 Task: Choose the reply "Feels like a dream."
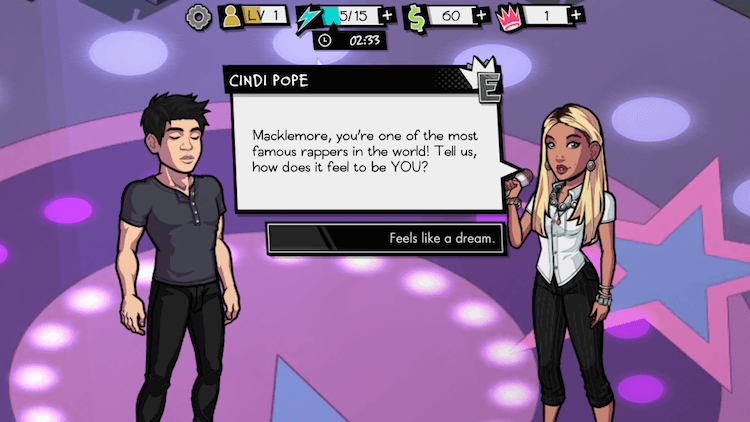[x=386, y=239]
